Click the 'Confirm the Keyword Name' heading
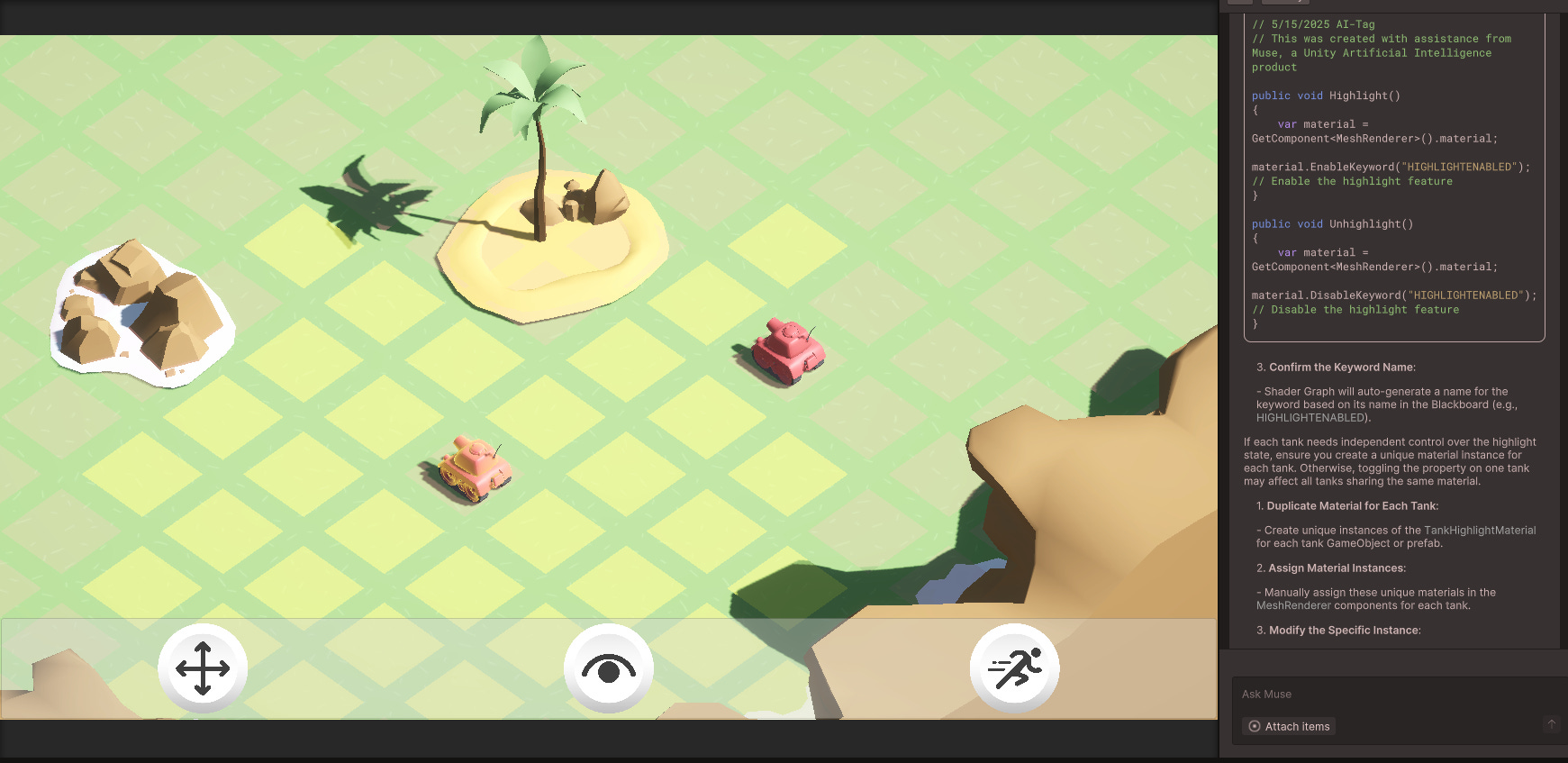The height and width of the screenshot is (763, 1568). (x=1342, y=367)
